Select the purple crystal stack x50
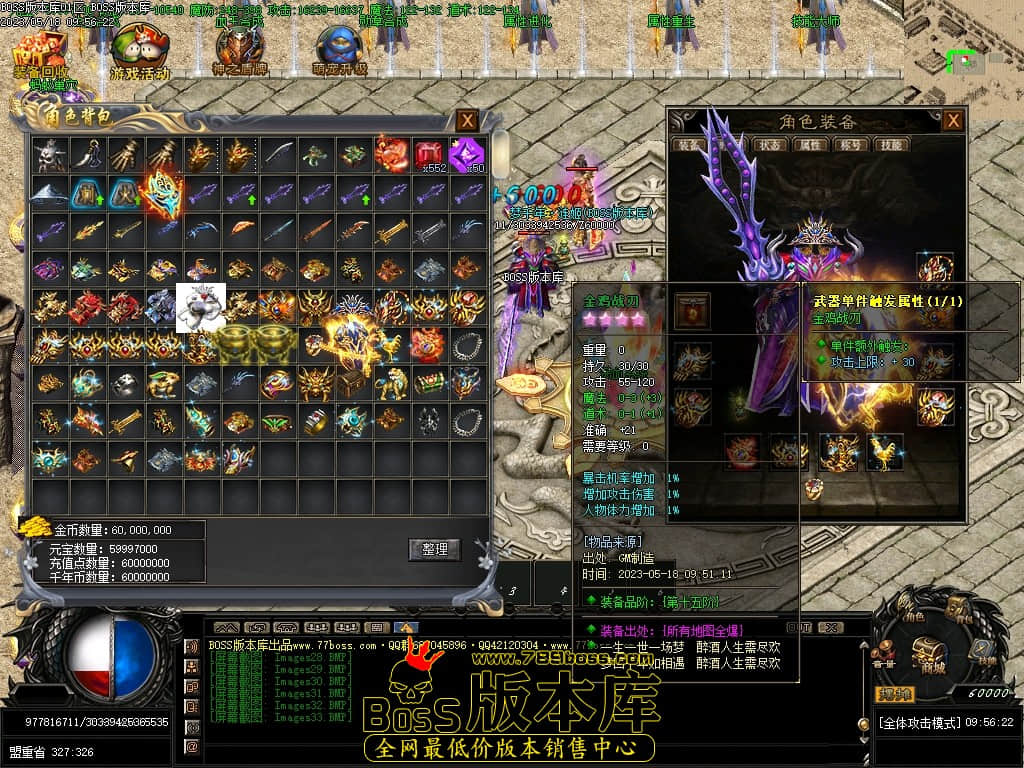1024x768 pixels. tap(467, 155)
